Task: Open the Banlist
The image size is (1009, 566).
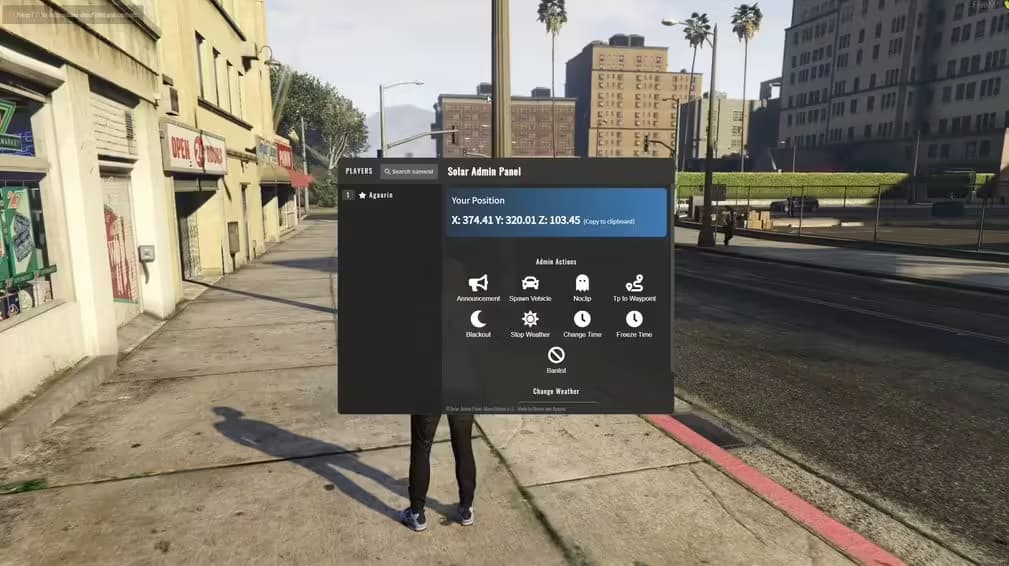Action: (556, 356)
